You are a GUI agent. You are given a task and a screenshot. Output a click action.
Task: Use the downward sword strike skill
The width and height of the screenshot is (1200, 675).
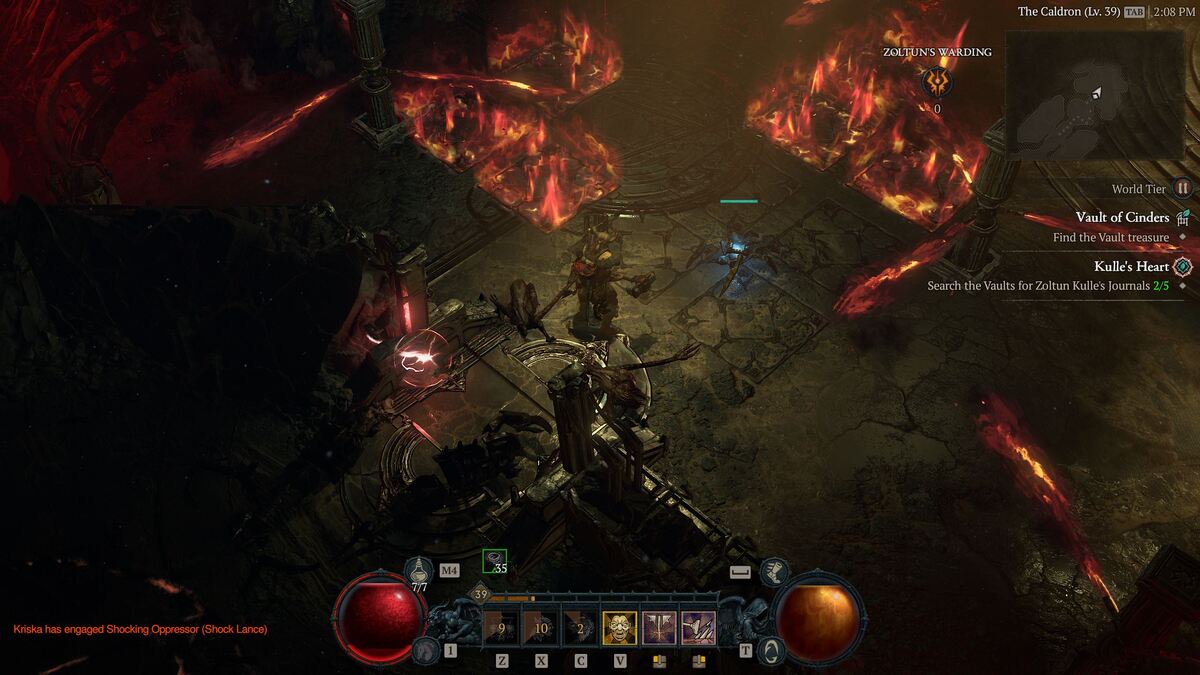pyautogui.click(x=659, y=628)
